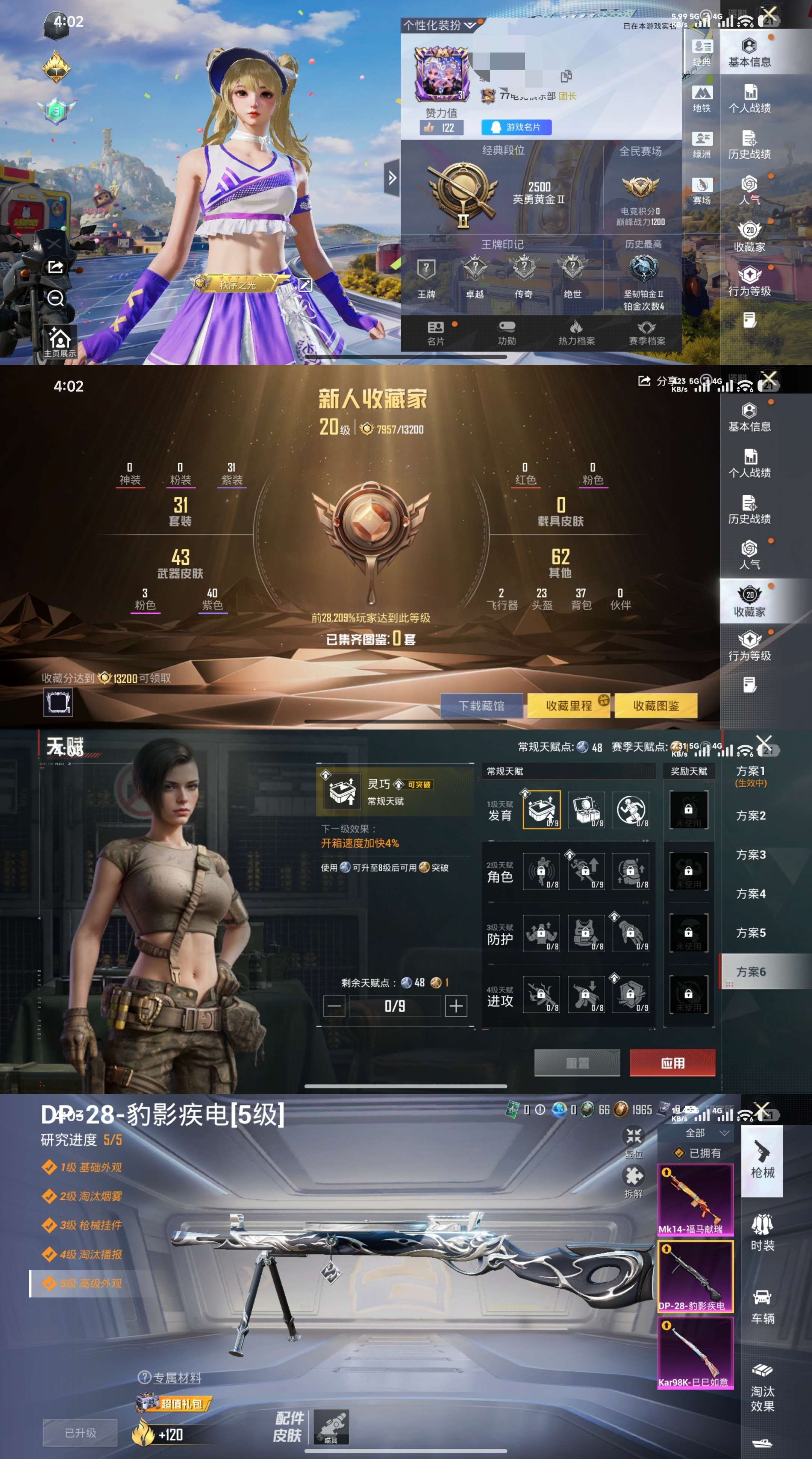
Task: Show the 赛季档案 season archive
Action: (x=647, y=333)
